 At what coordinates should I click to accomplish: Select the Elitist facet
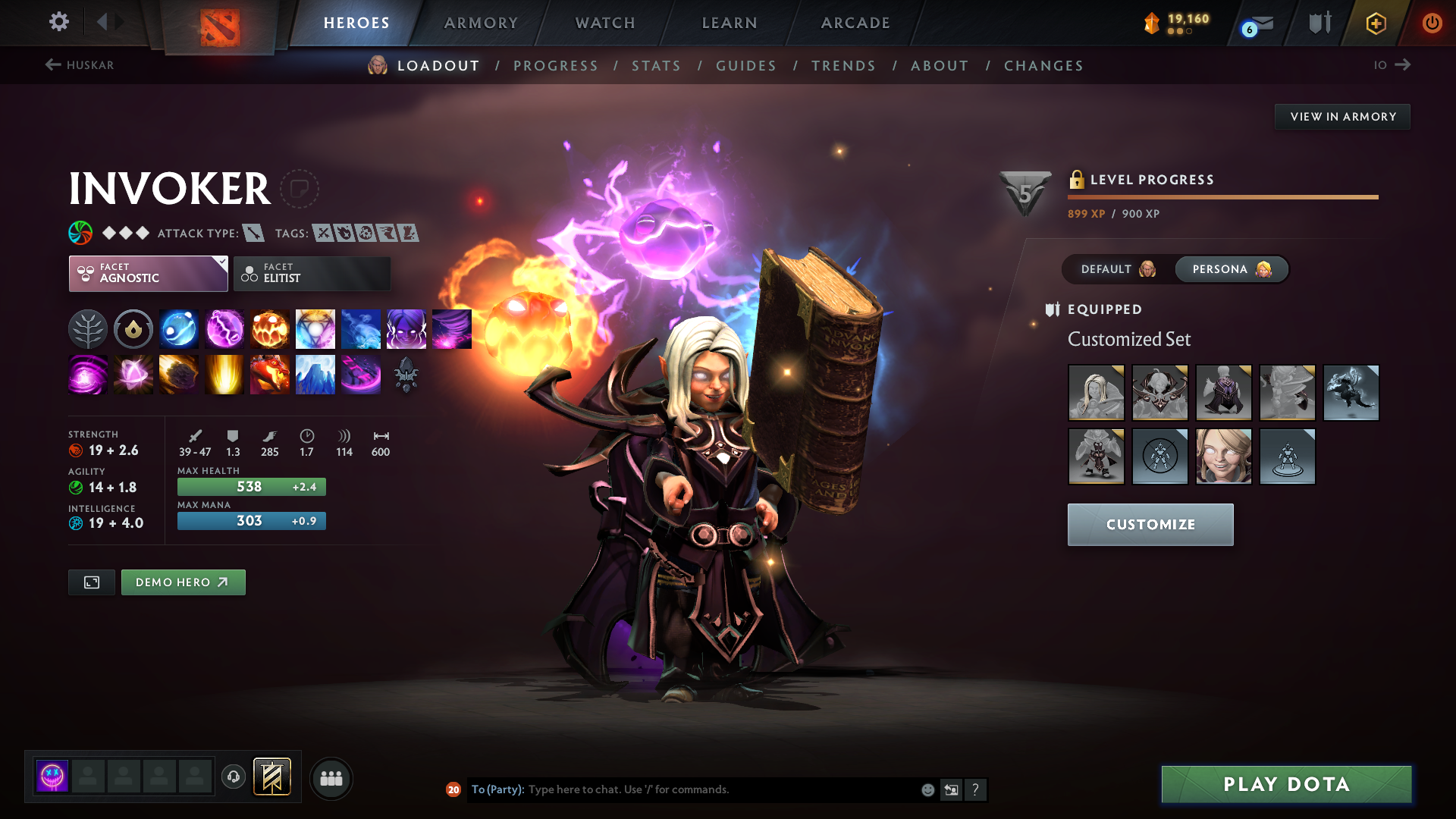pos(312,273)
